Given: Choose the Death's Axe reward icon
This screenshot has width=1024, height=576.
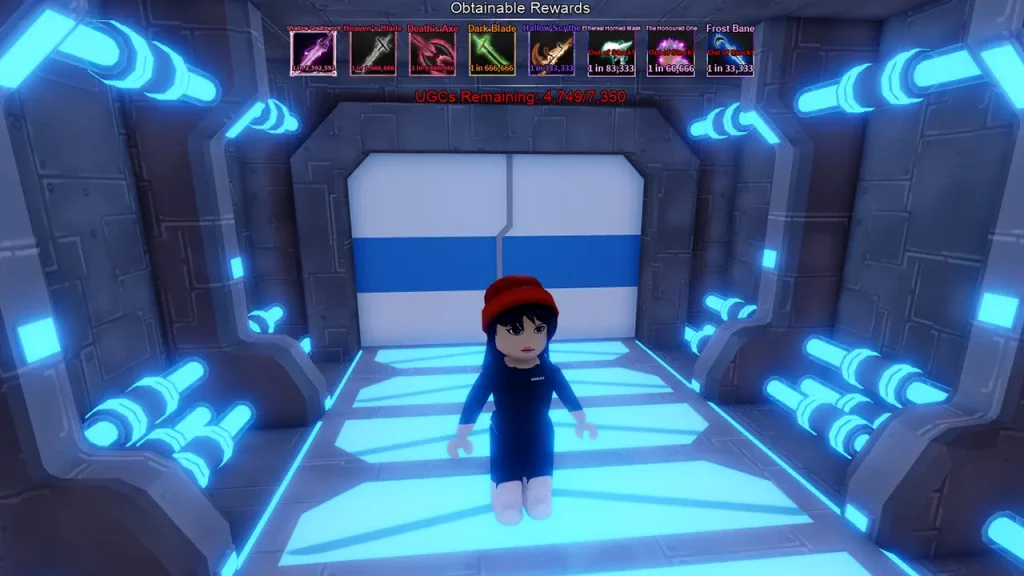Looking at the screenshot, I should coord(432,54).
